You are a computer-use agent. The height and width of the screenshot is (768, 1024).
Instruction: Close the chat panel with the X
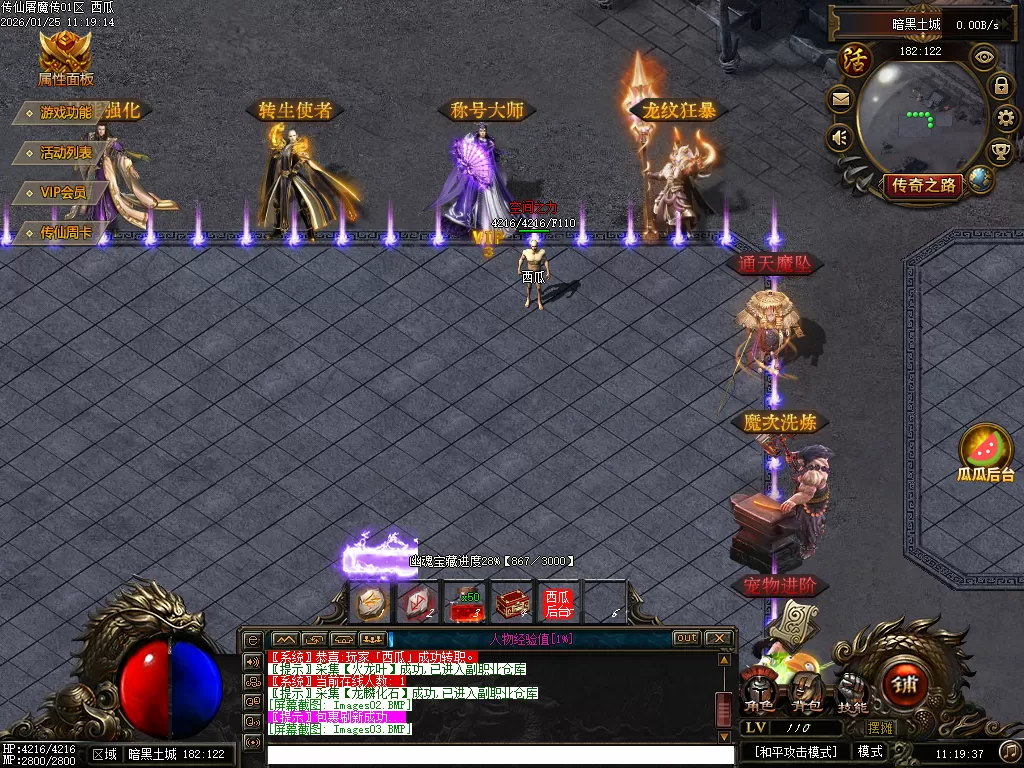pyautogui.click(x=719, y=638)
